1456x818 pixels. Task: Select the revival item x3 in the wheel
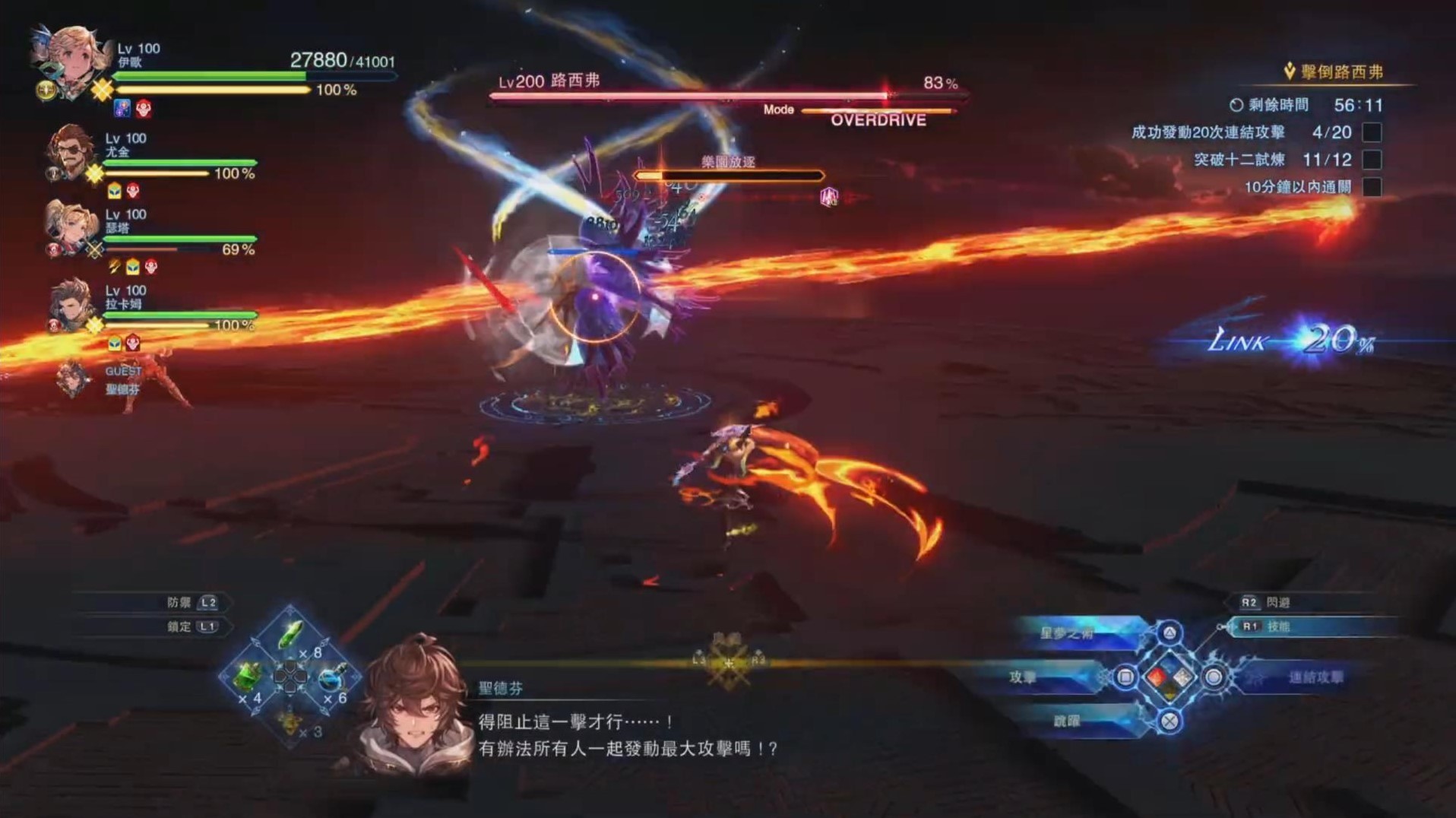(x=290, y=724)
